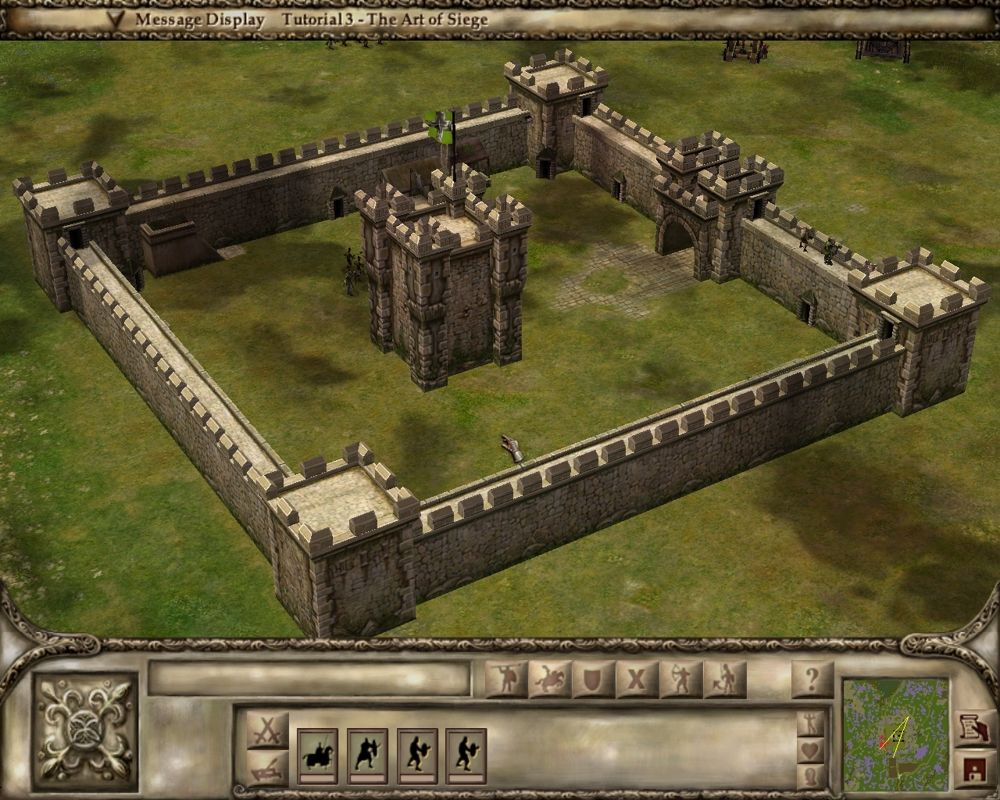This screenshot has width=1000, height=800.
Task: Click the head portrait icon below the heart
Action: point(811,775)
